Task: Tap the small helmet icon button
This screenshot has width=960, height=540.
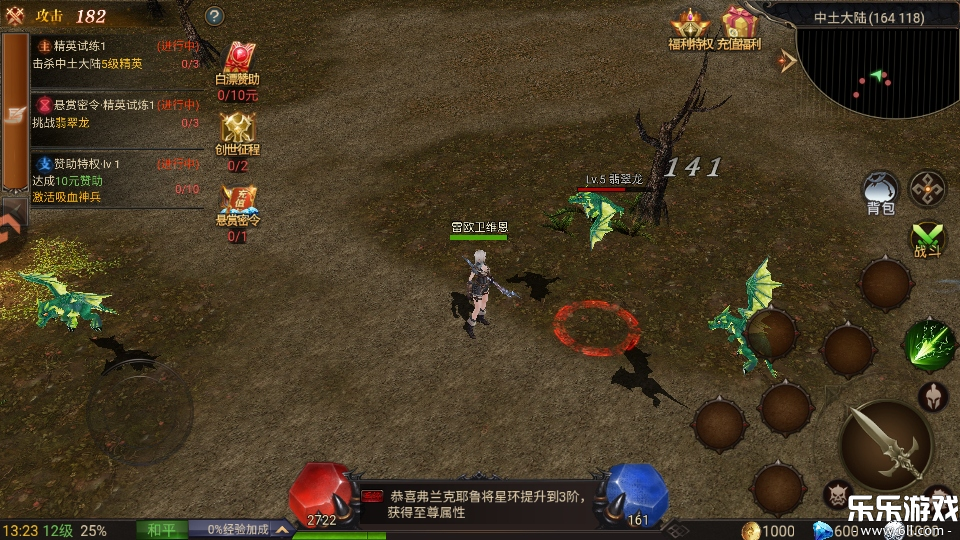Action: (x=932, y=397)
